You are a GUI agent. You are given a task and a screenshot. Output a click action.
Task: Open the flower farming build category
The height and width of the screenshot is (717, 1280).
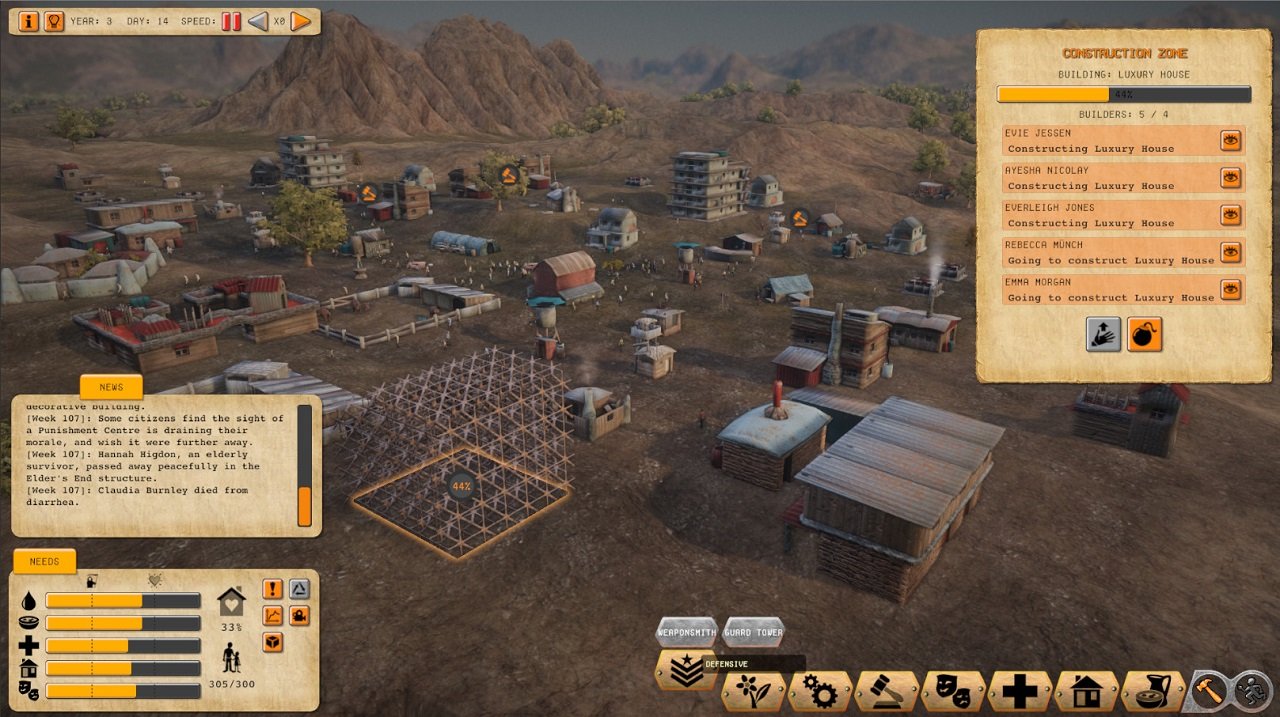[754, 691]
